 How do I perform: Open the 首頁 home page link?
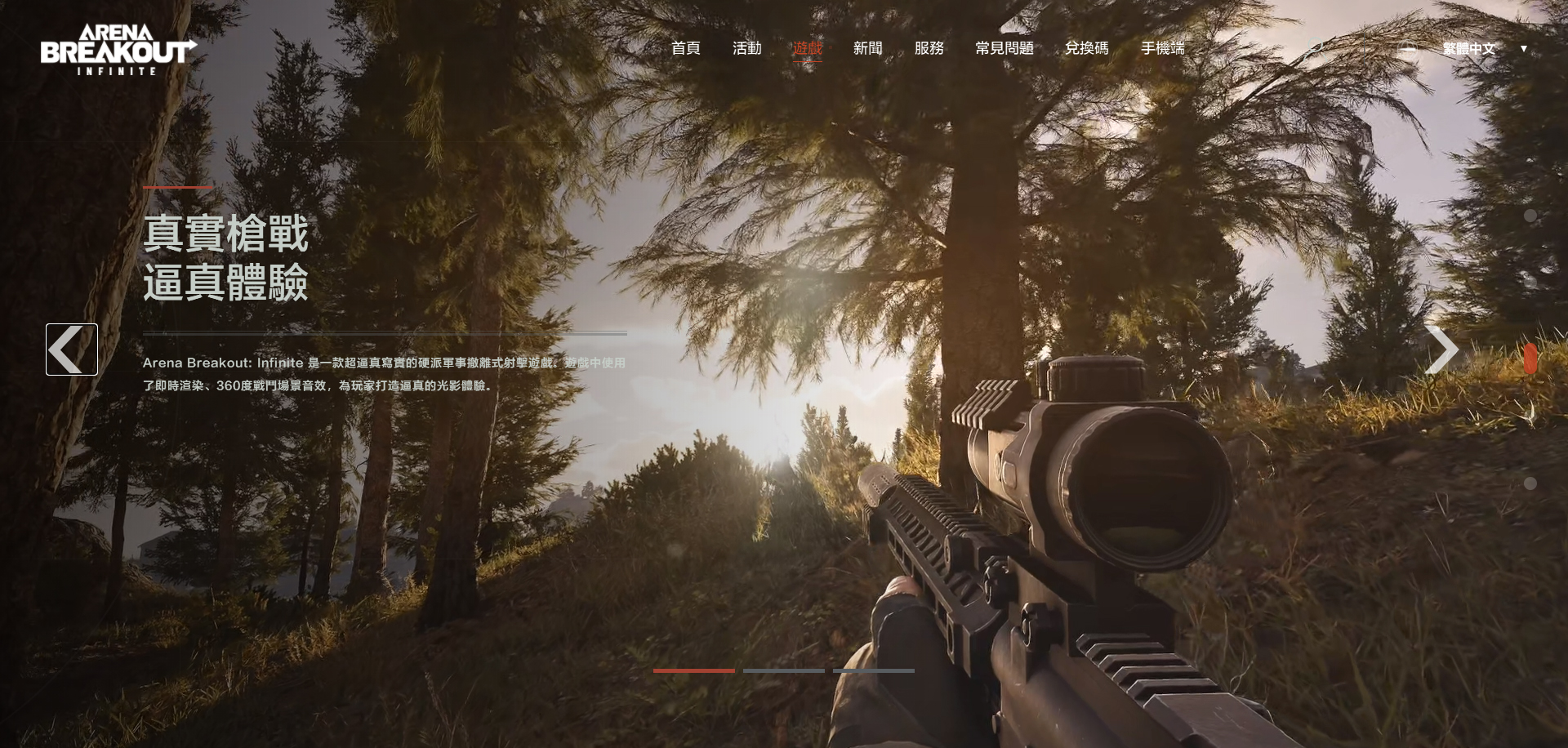pos(685,48)
